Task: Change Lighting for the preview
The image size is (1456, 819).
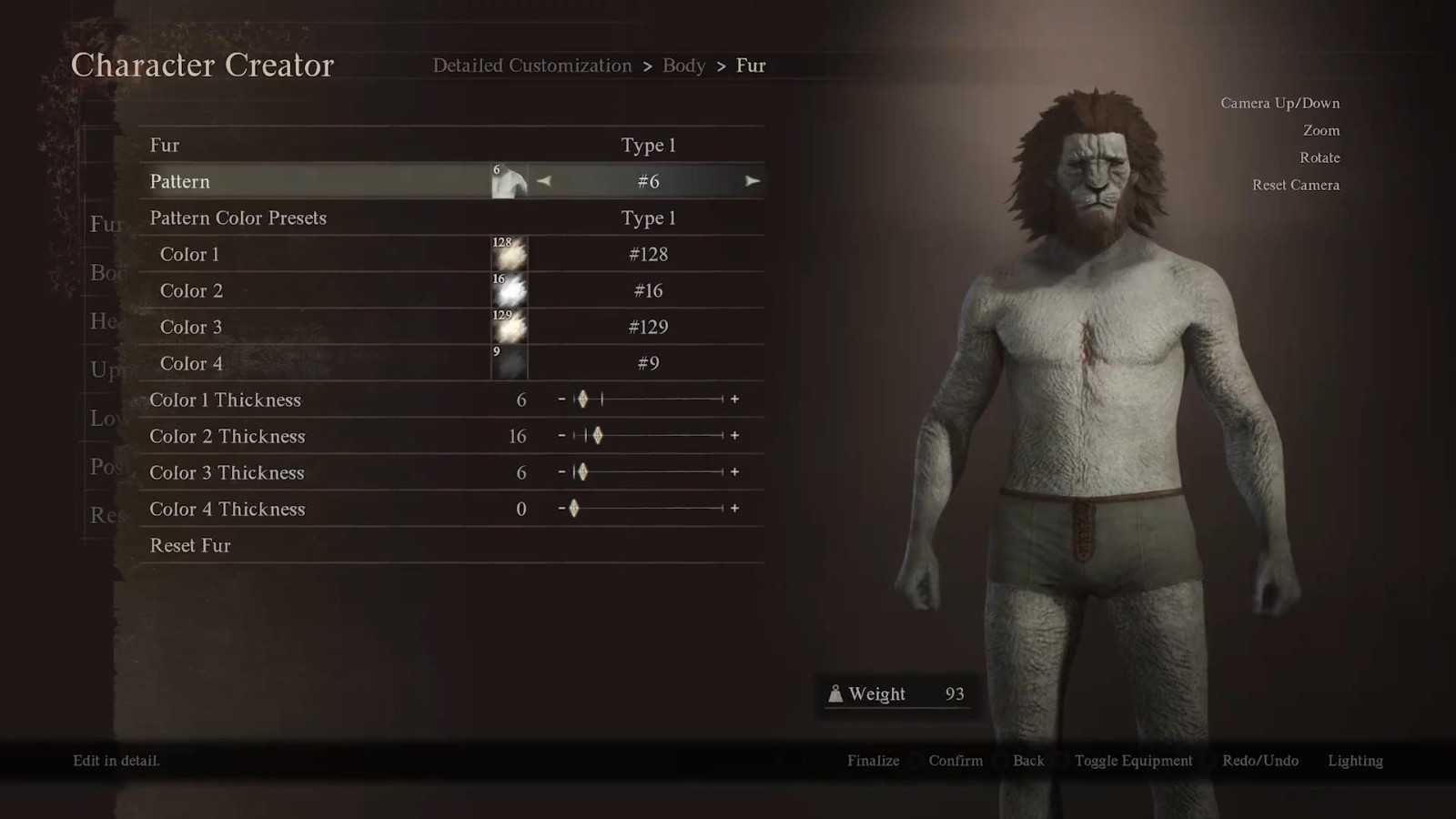Action: pos(1355,761)
